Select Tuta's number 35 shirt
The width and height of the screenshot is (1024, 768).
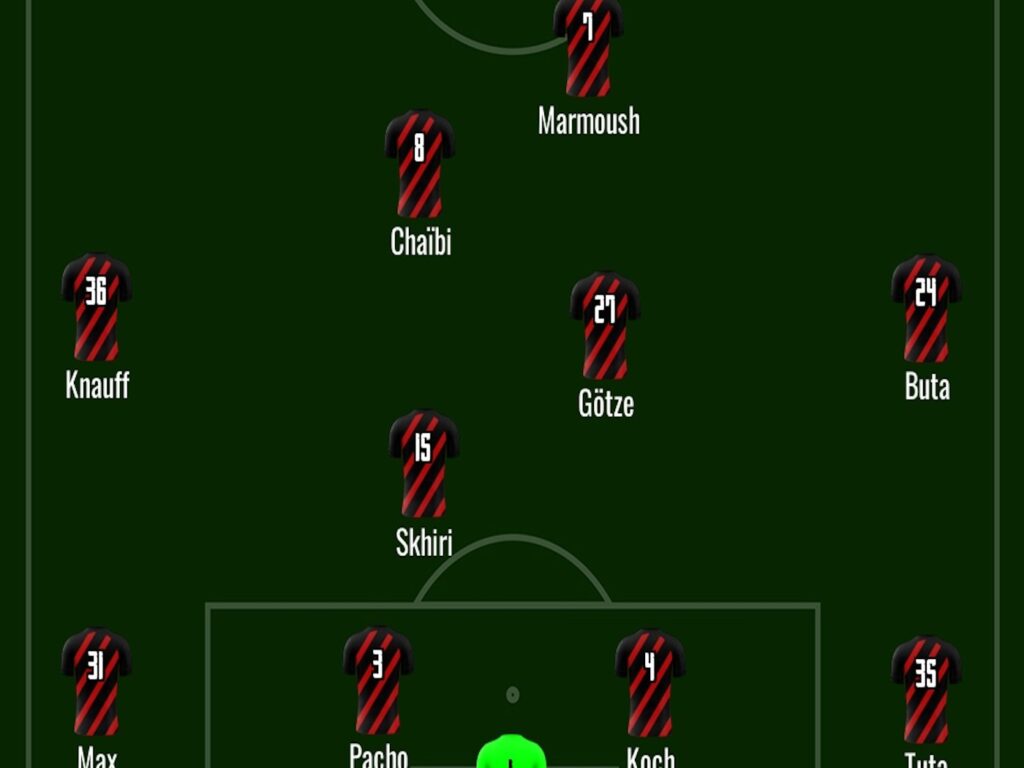[926, 690]
